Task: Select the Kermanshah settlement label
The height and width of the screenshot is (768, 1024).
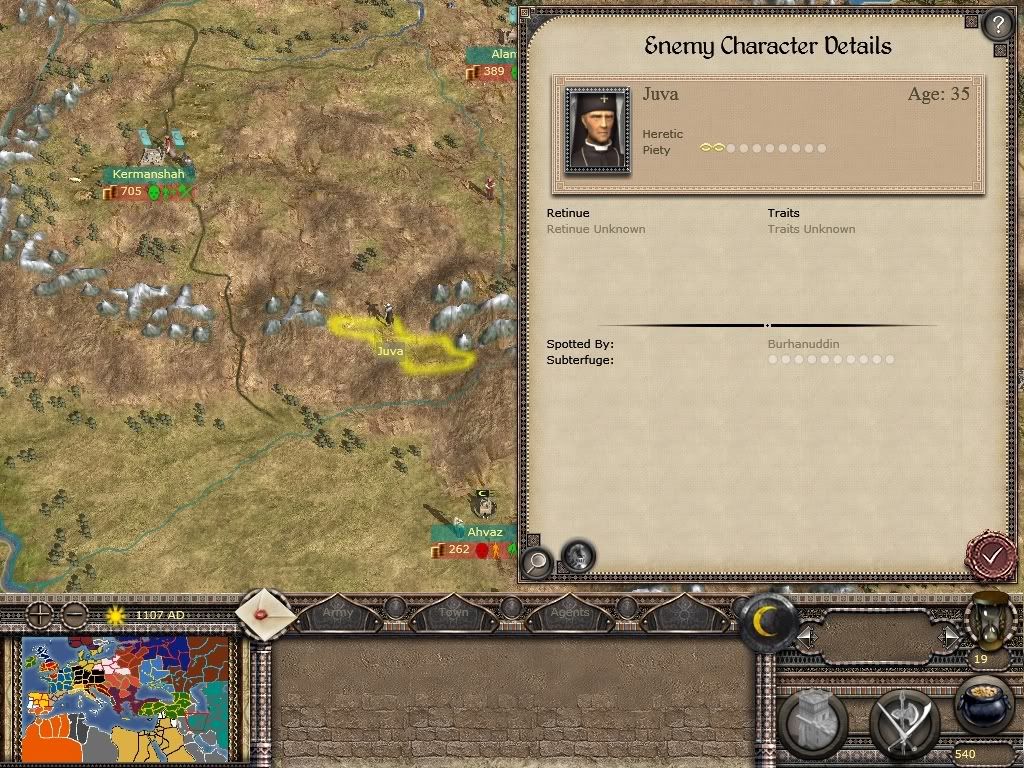Action: [x=148, y=174]
